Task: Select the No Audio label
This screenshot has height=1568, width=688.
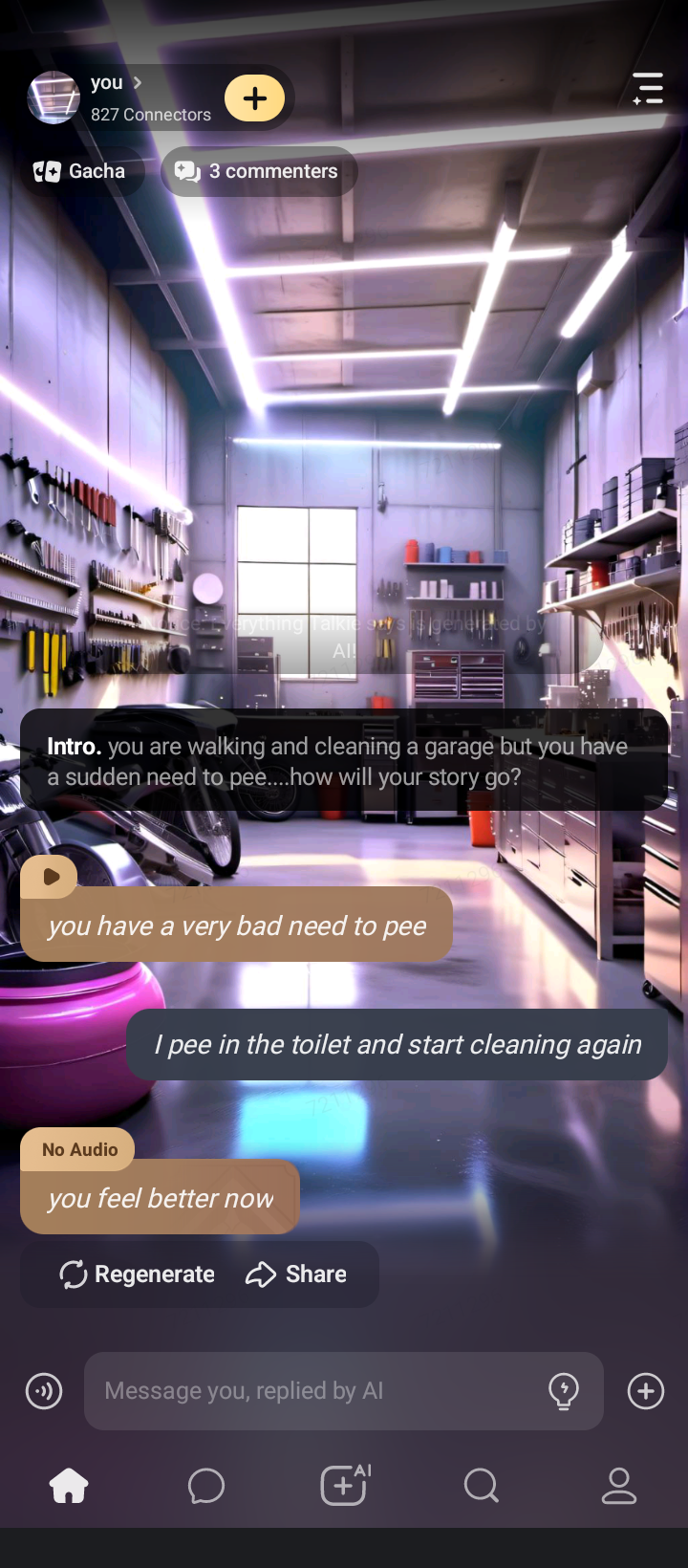Action: tap(79, 1150)
